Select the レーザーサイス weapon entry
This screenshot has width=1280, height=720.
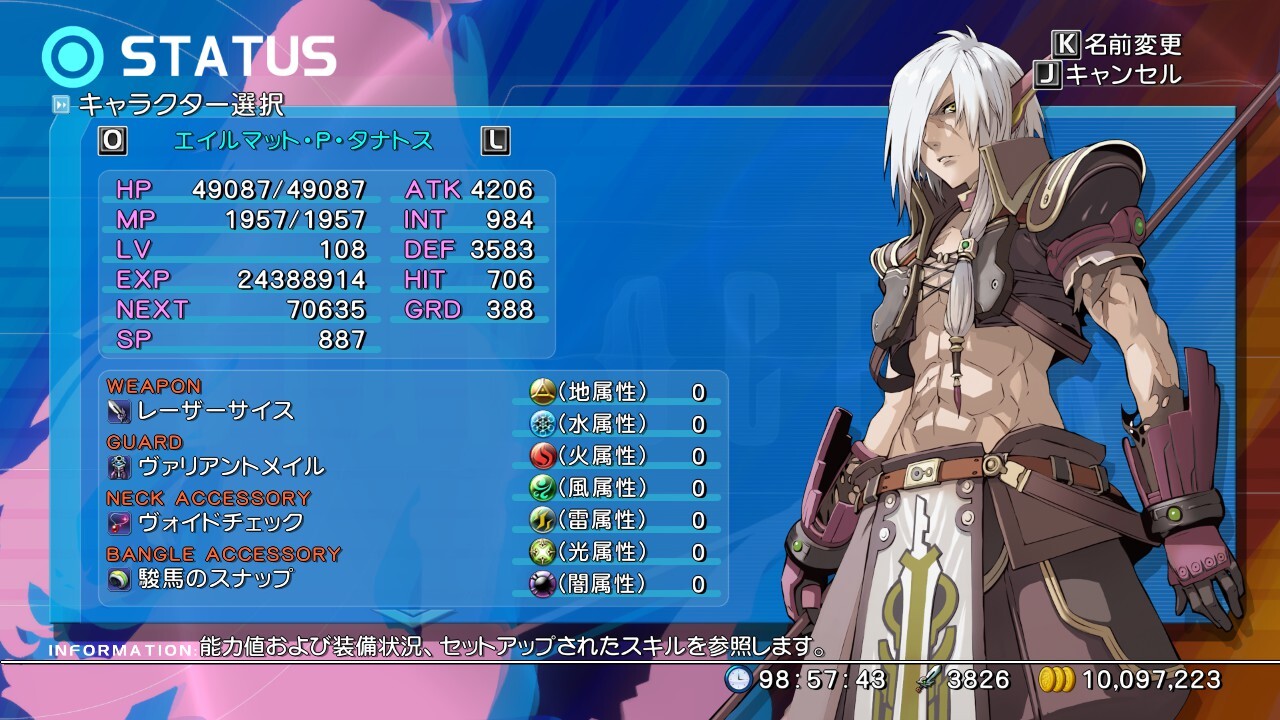point(215,411)
